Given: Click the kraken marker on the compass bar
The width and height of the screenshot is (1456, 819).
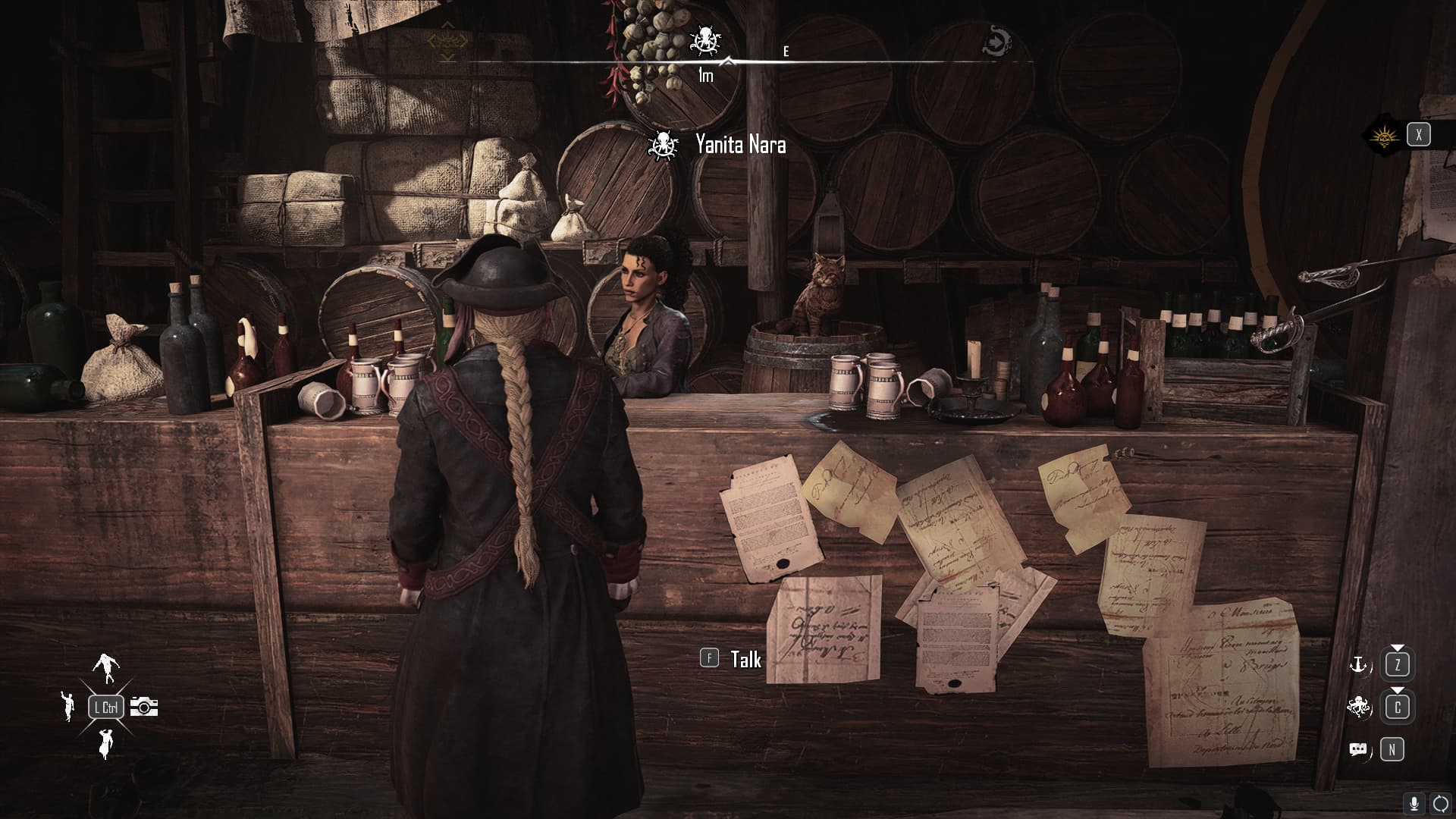Looking at the screenshot, I should coord(706,40).
